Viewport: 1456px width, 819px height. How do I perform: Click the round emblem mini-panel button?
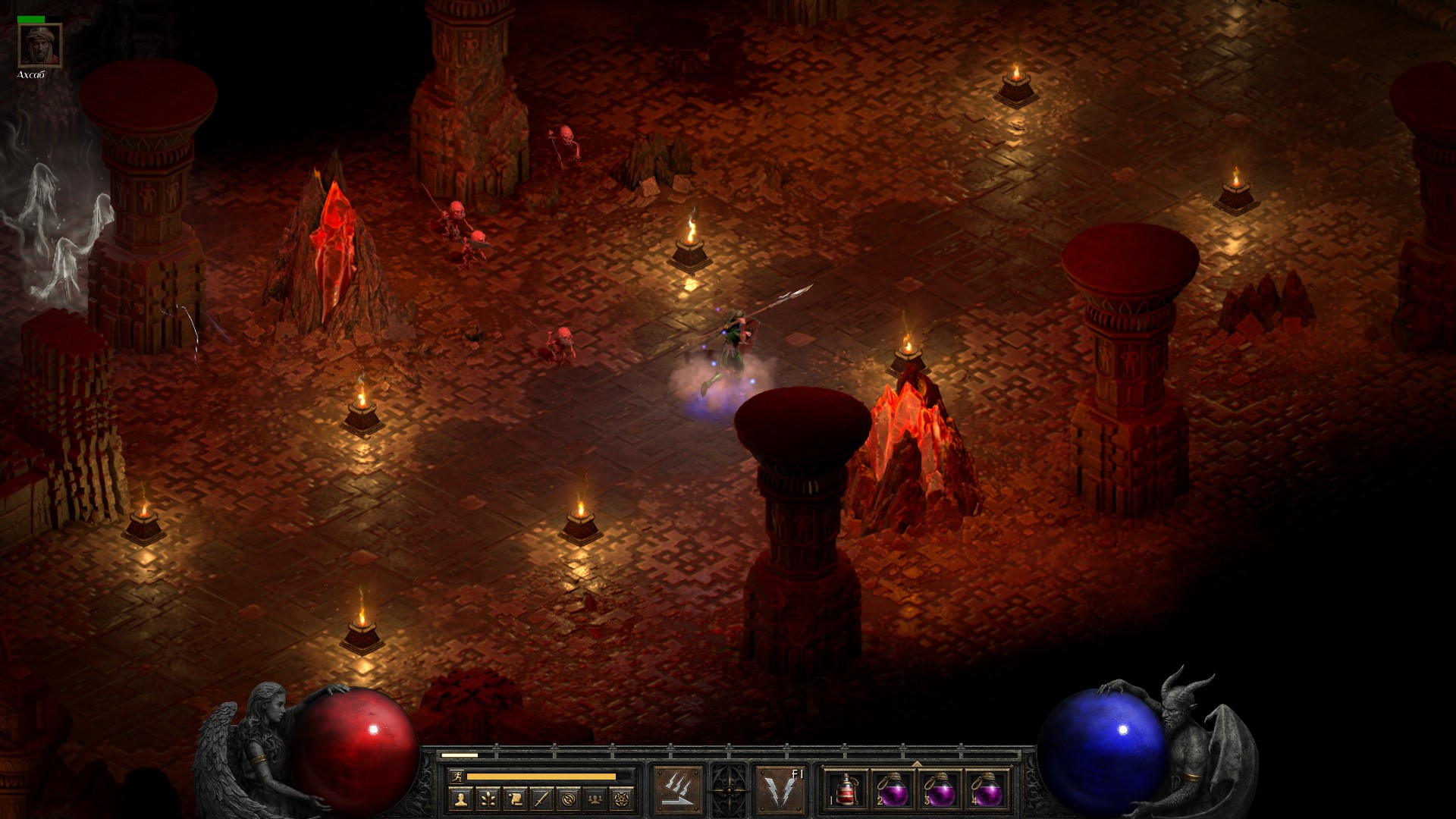pyautogui.click(x=570, y=799)
